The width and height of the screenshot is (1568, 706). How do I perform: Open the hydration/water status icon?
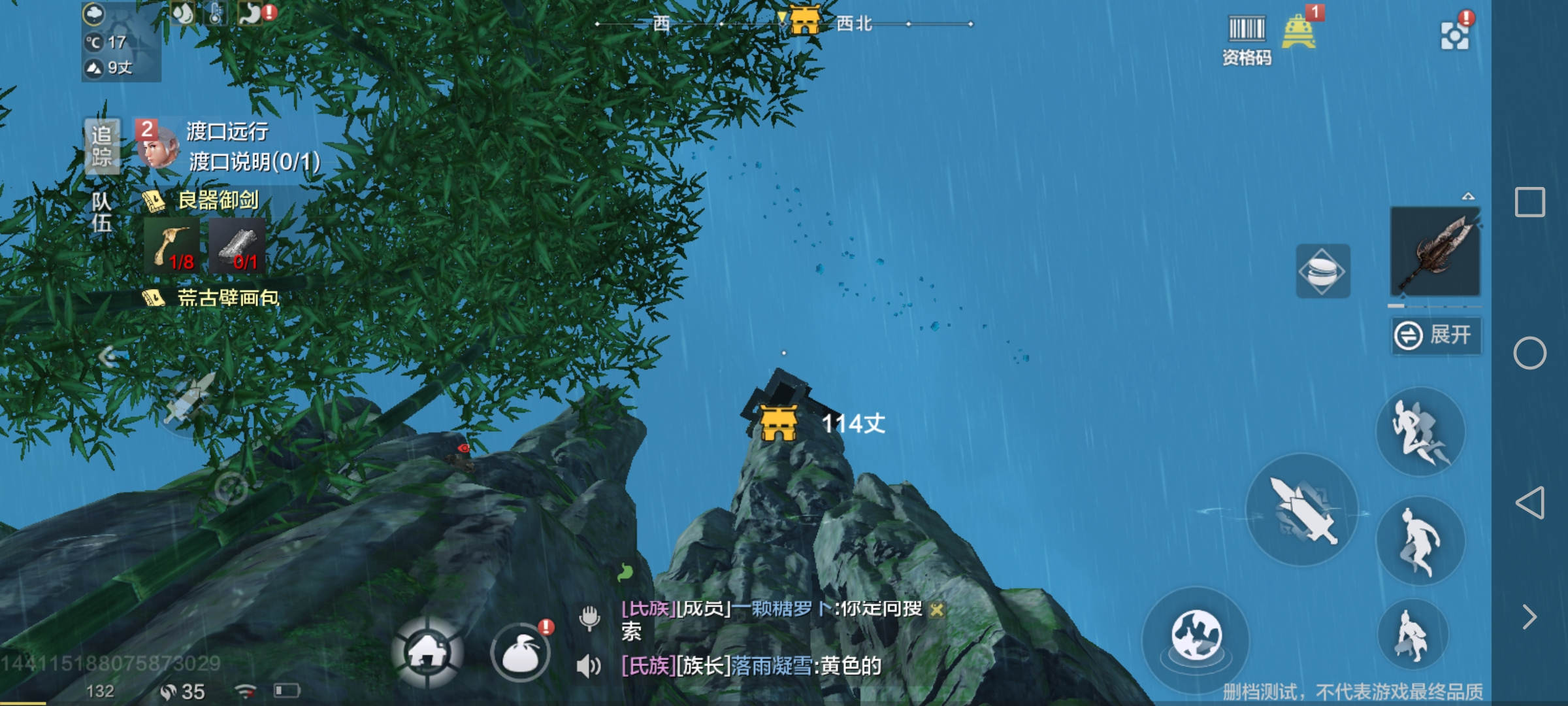click(184, 13)
